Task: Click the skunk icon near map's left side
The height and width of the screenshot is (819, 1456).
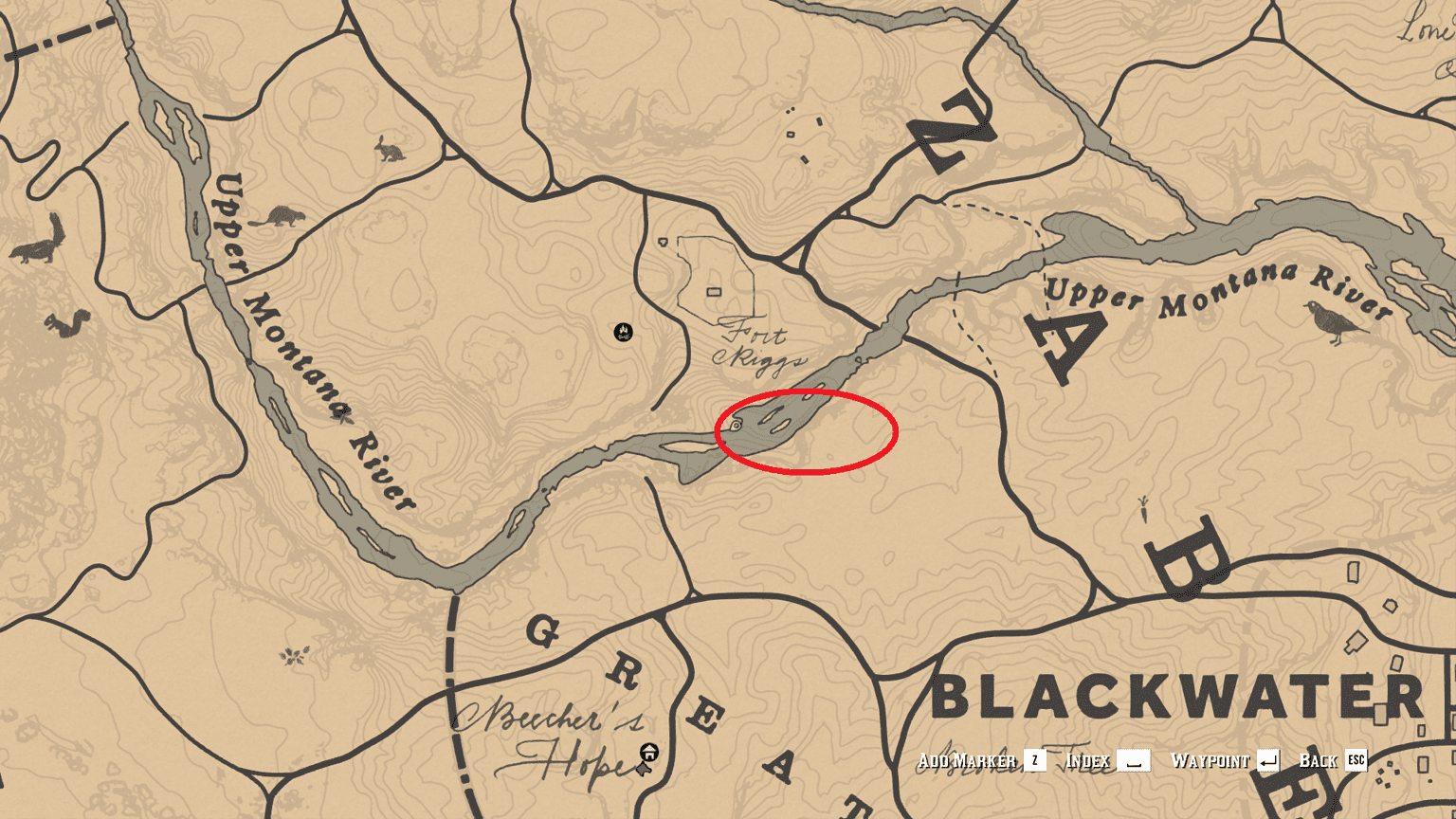Action: click(34, 251)
